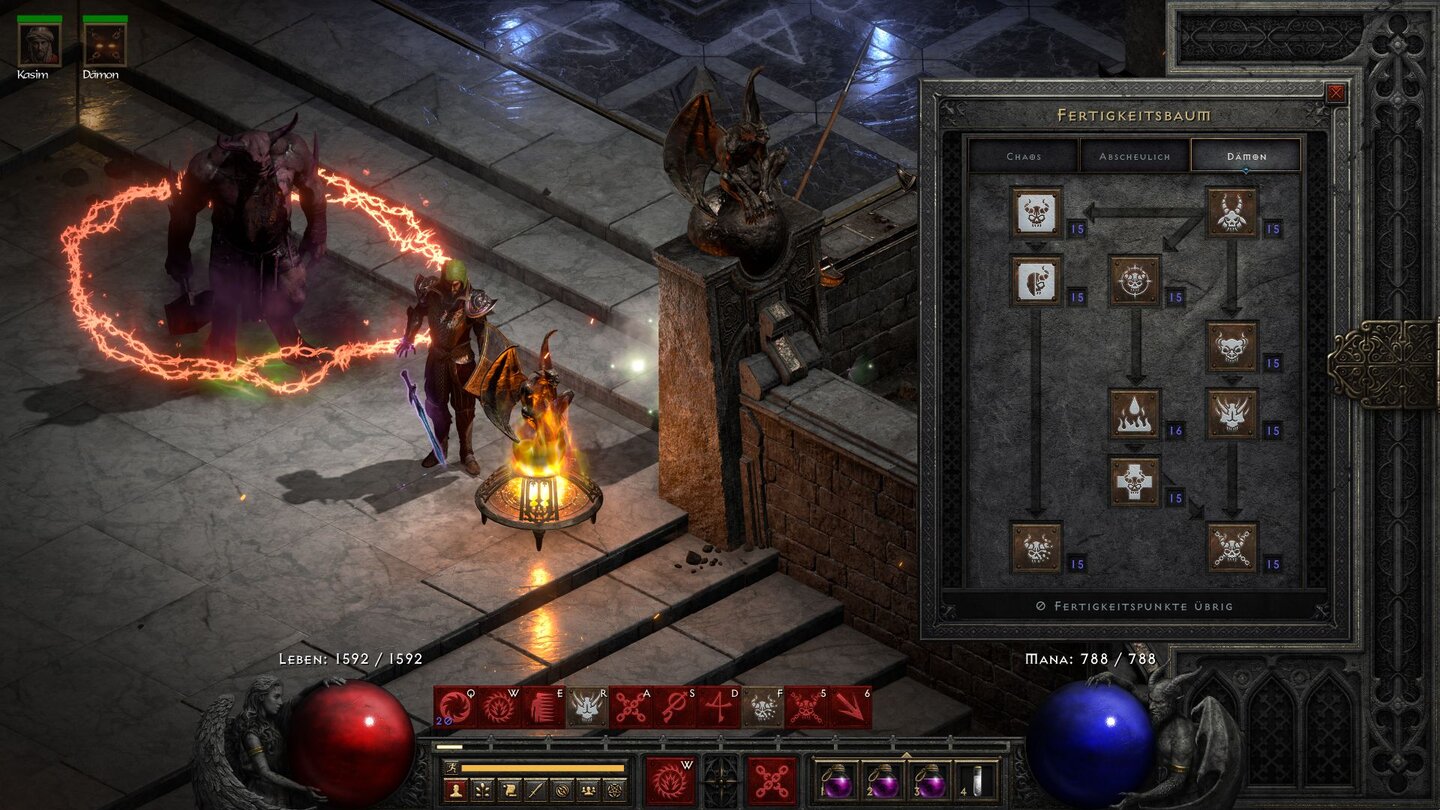Open the character screen with the figure icon
1440x810 pixels.
[454, 789]
